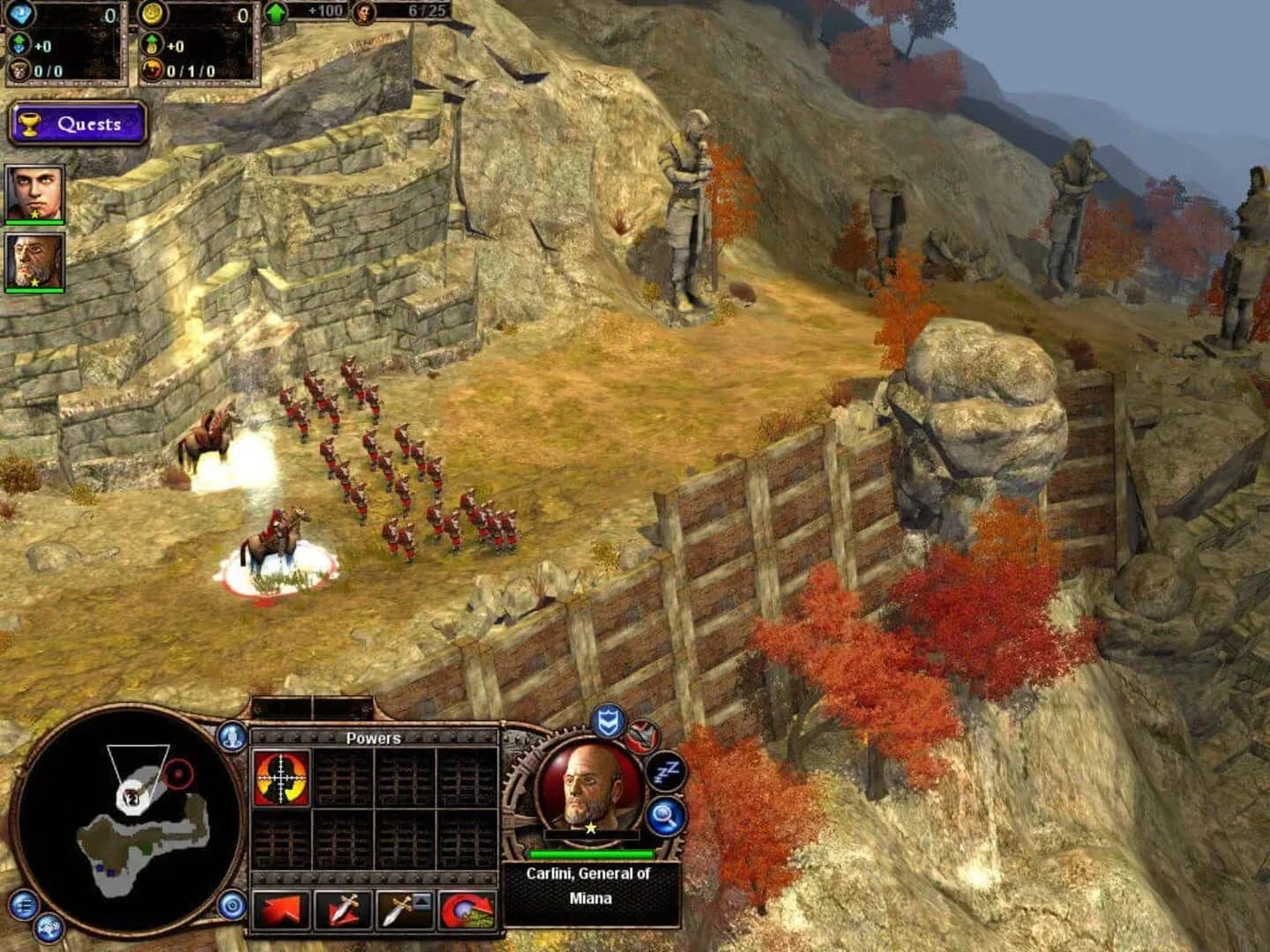Select the attack-move dagger order
This screenshot has height=952, width=1270.
345,912
